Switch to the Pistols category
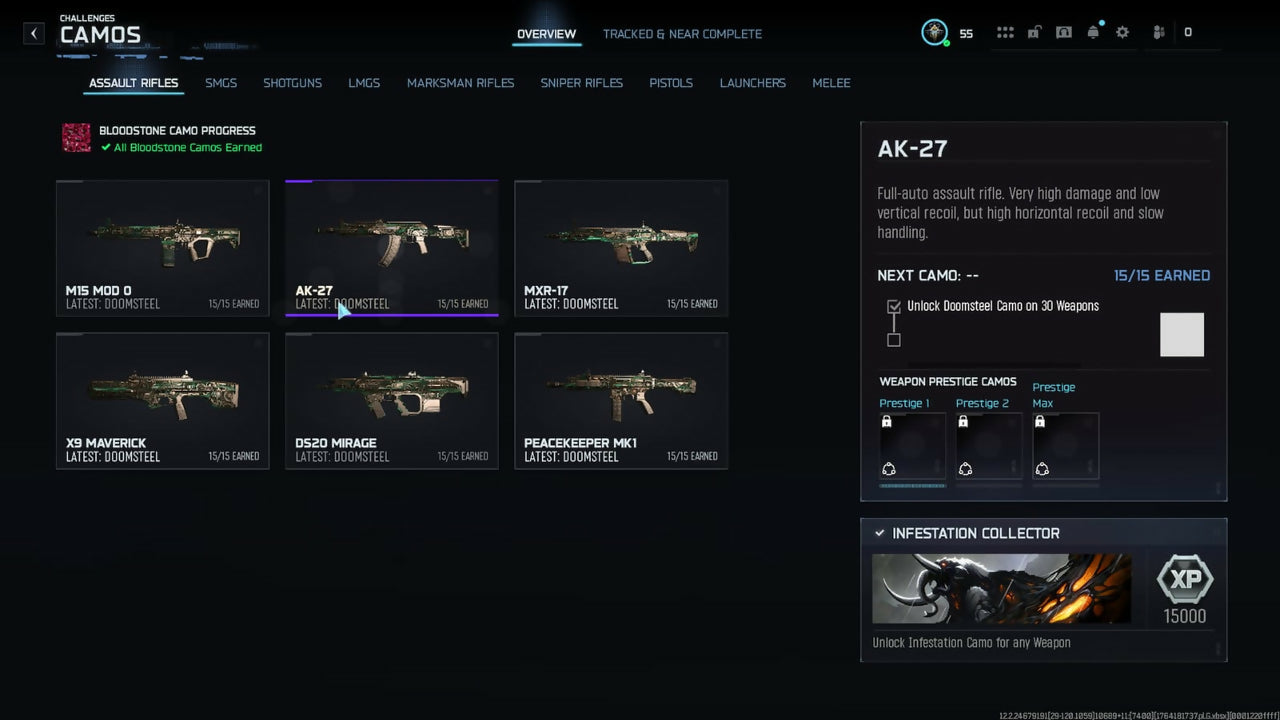The image size is (1280, 720). [x=671, y=83]
